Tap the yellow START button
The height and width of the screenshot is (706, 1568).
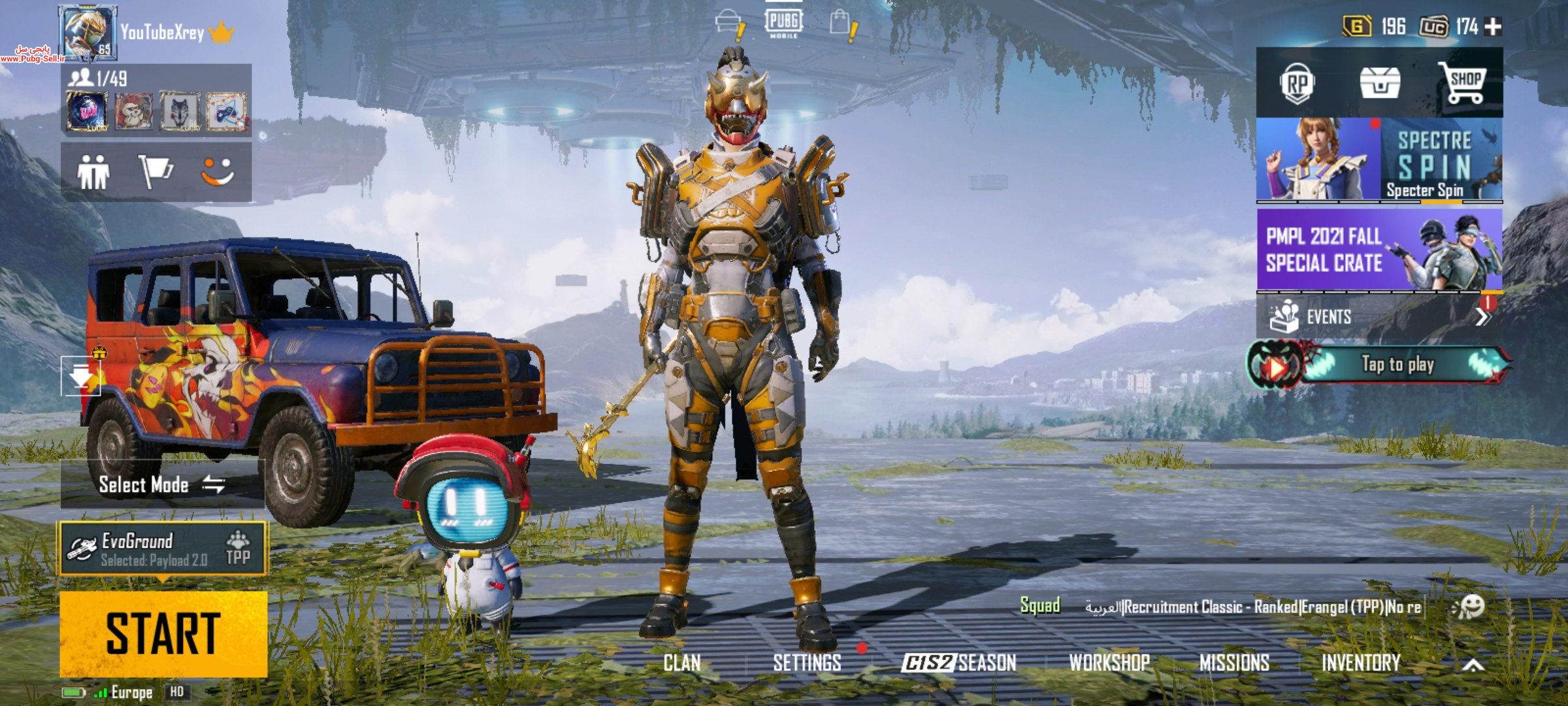pyautogui.click(x=163, y=633)
